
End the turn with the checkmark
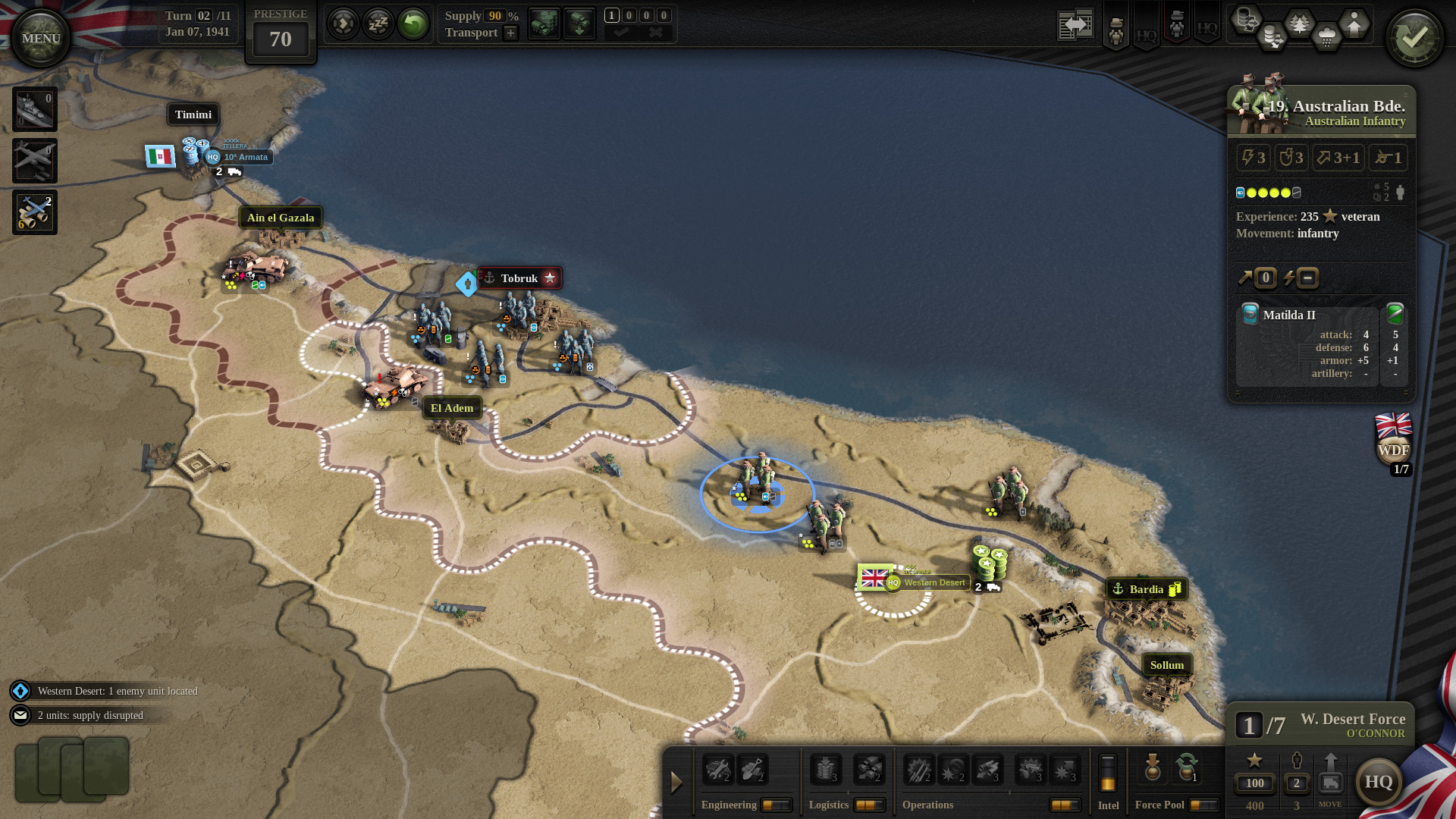(x=1415, y=36)
